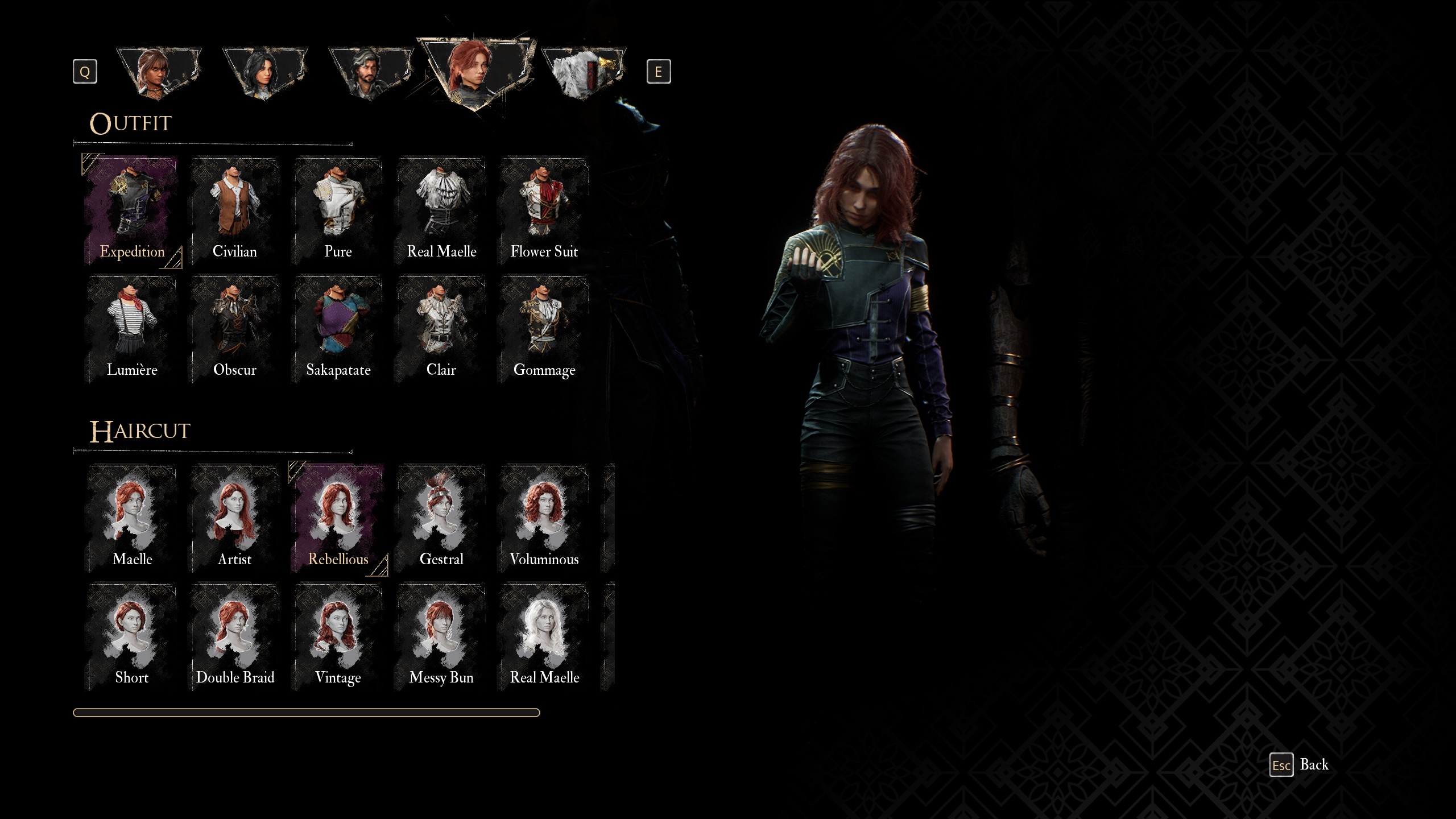Go back from the outfit screen
The width and height of the screenshot is (1456, 819).
coord(1299,765)
